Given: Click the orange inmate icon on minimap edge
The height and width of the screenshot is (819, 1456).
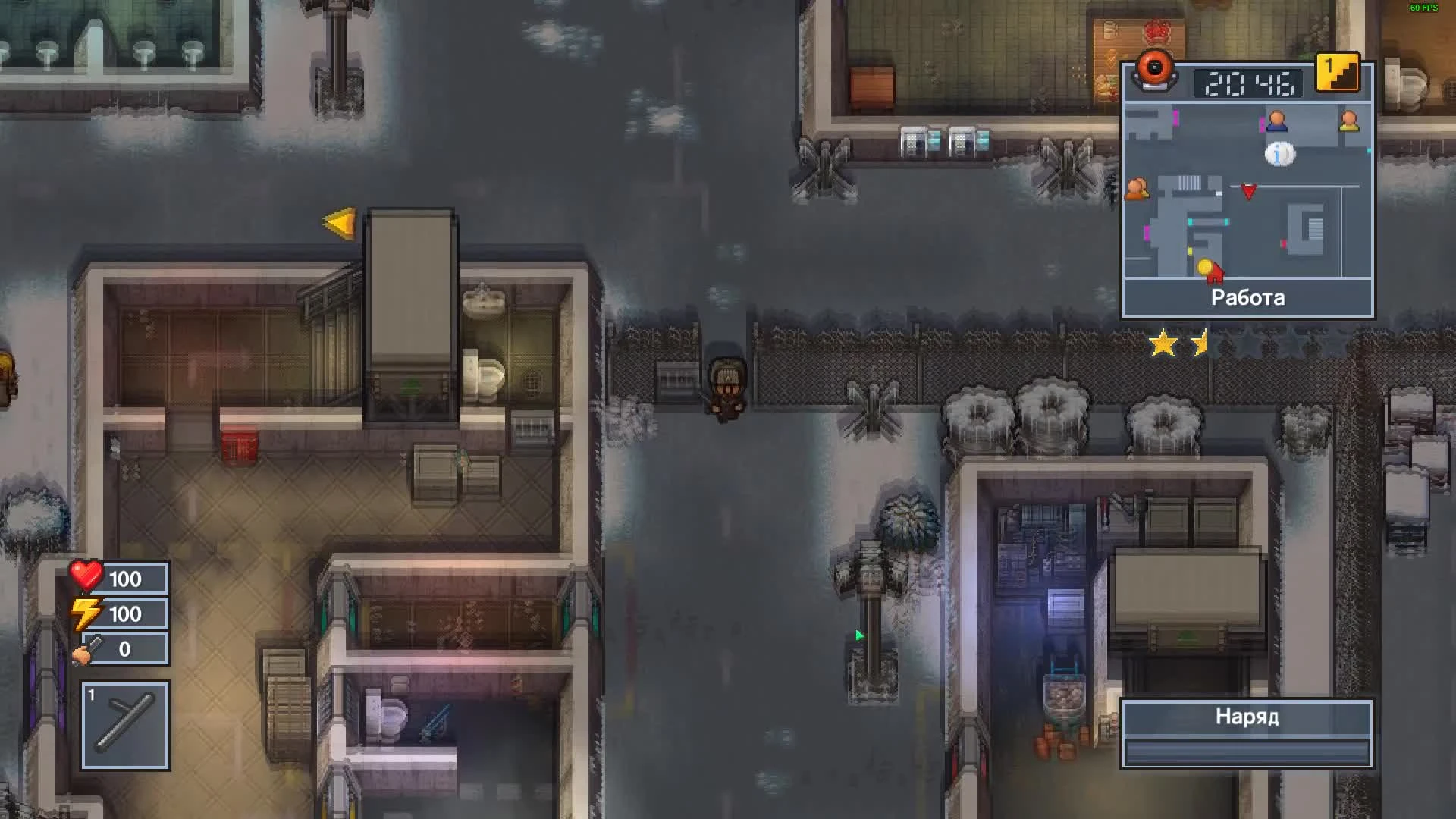Looking at the screenshot, I should [1137, 187].
